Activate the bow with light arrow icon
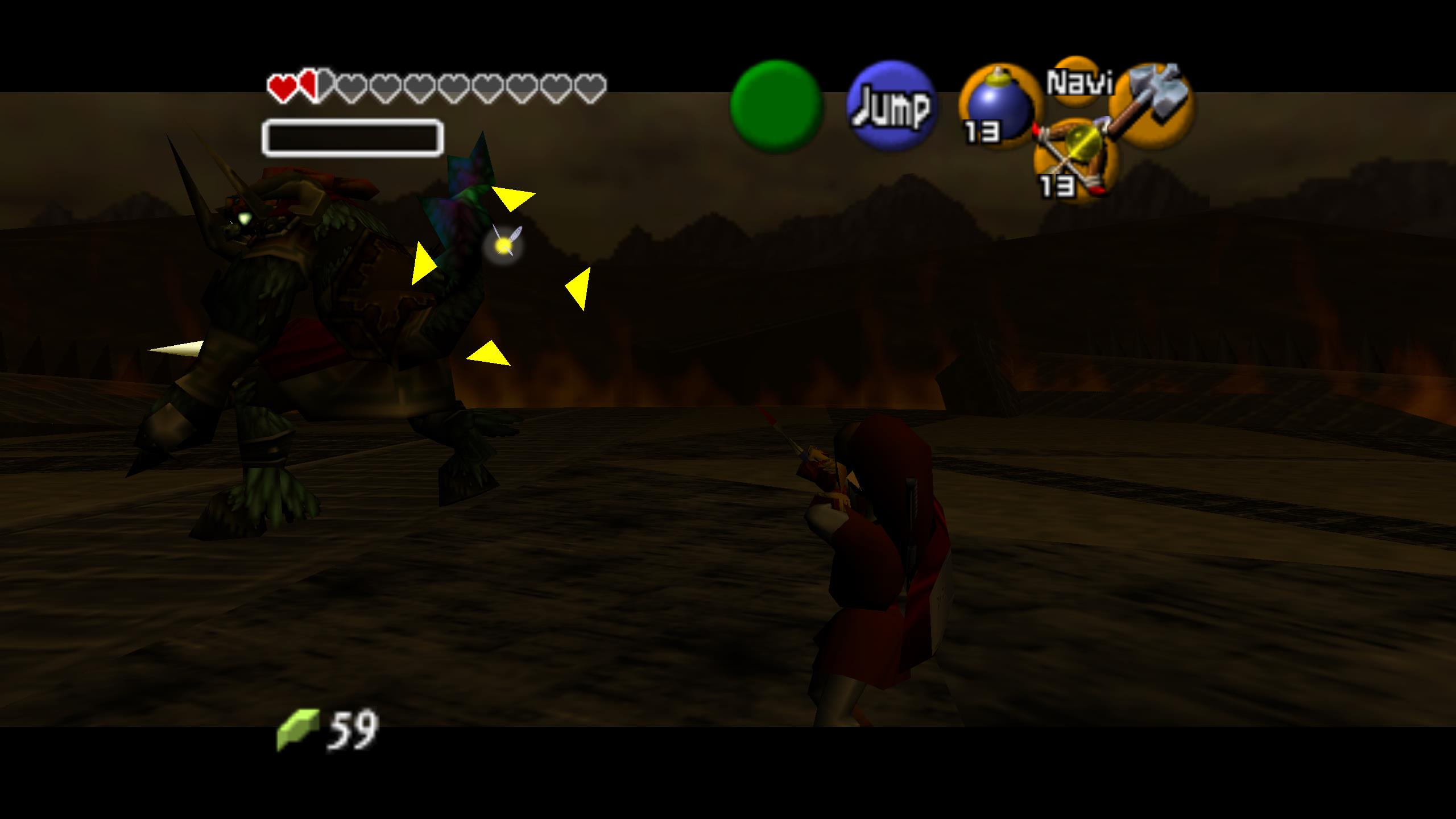This screenshot has width=1456, height=819. [1074, 158]
